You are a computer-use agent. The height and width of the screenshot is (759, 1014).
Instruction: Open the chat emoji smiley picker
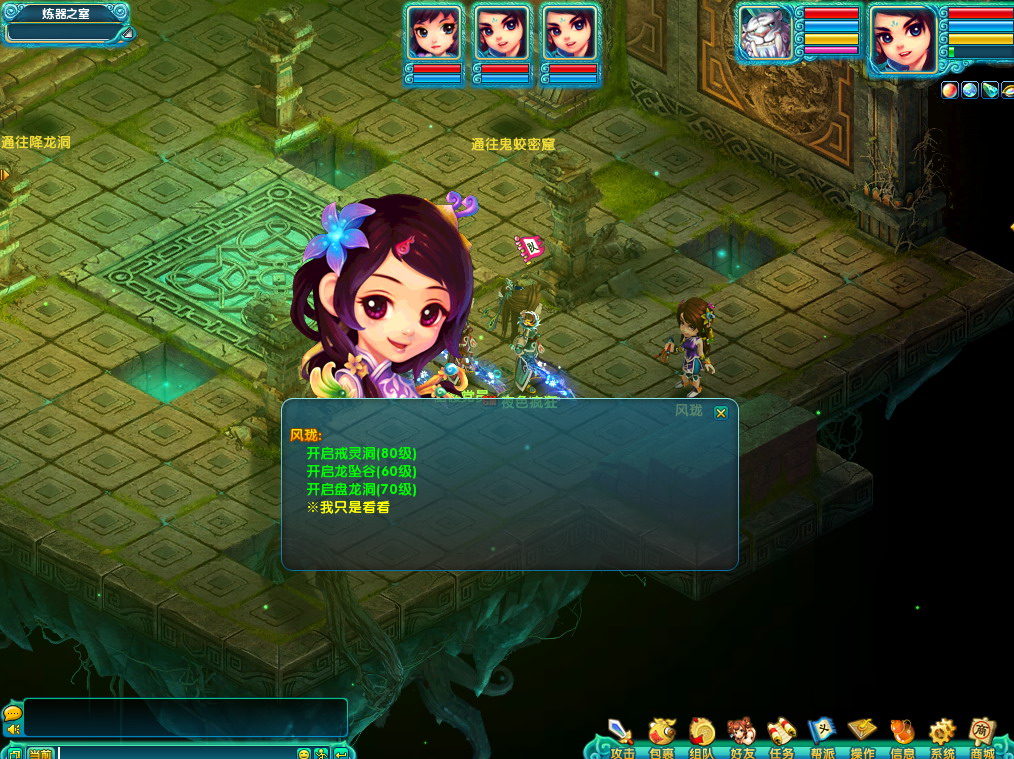pyautogui.click(x=304, y=753)
